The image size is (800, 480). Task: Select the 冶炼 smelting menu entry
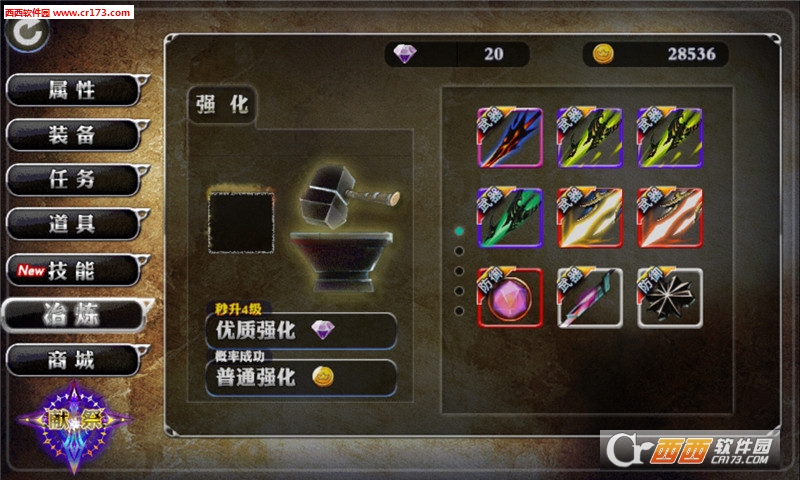coord(73,314)
